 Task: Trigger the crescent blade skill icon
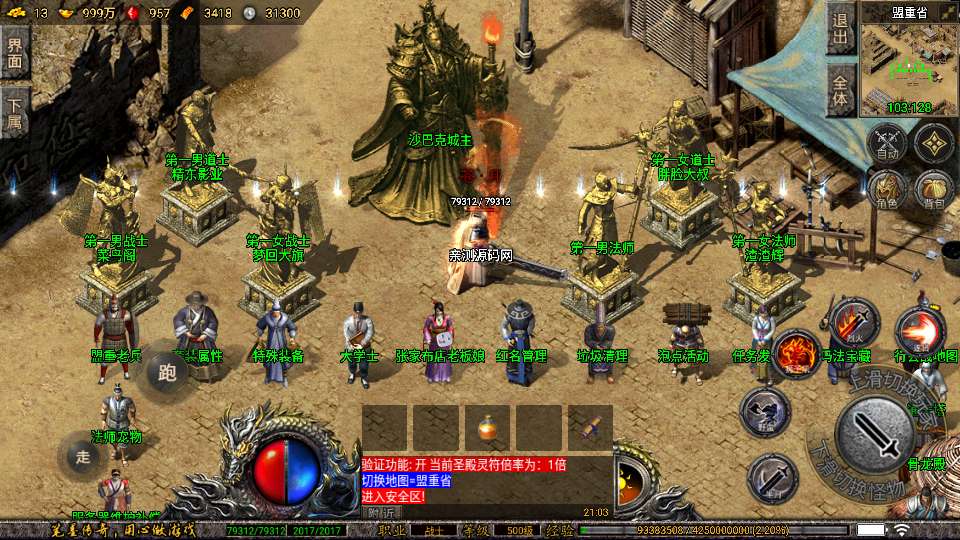(772, 478)
